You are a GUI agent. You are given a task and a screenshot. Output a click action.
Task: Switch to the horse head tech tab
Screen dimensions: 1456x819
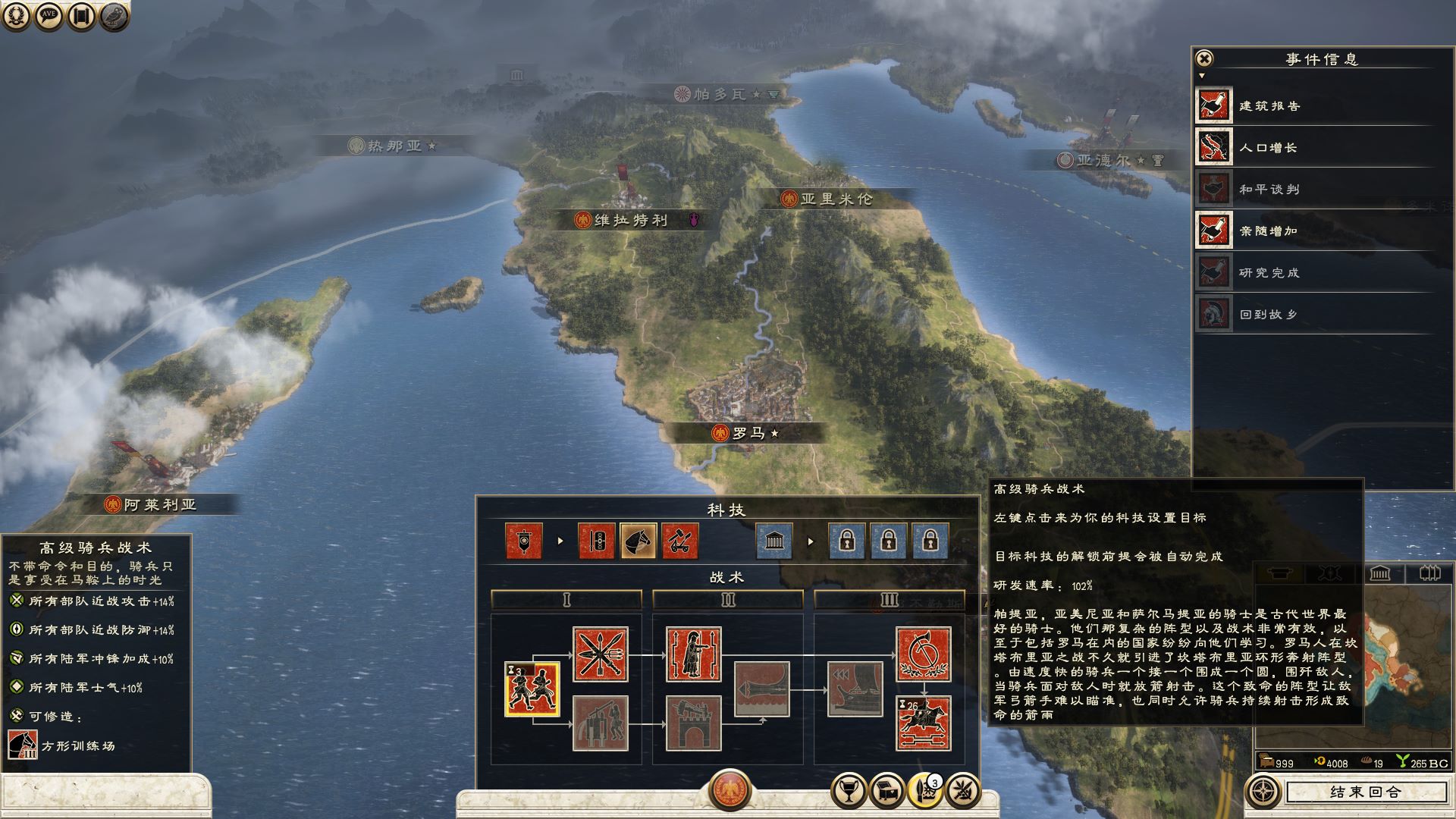click(638, 541)
